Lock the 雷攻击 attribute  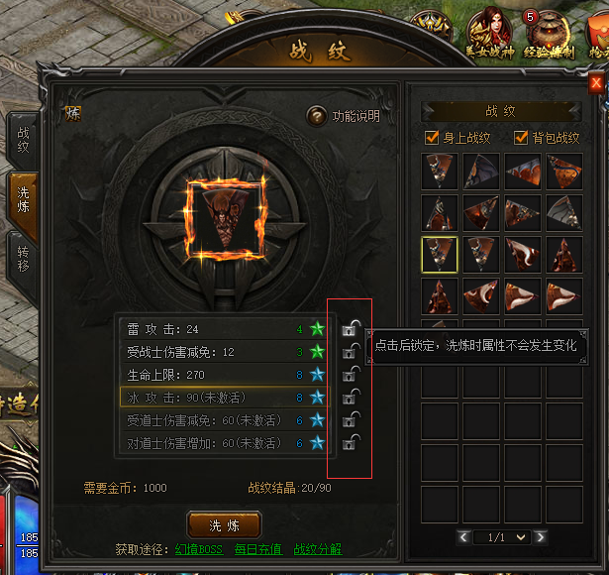point(350,327)
